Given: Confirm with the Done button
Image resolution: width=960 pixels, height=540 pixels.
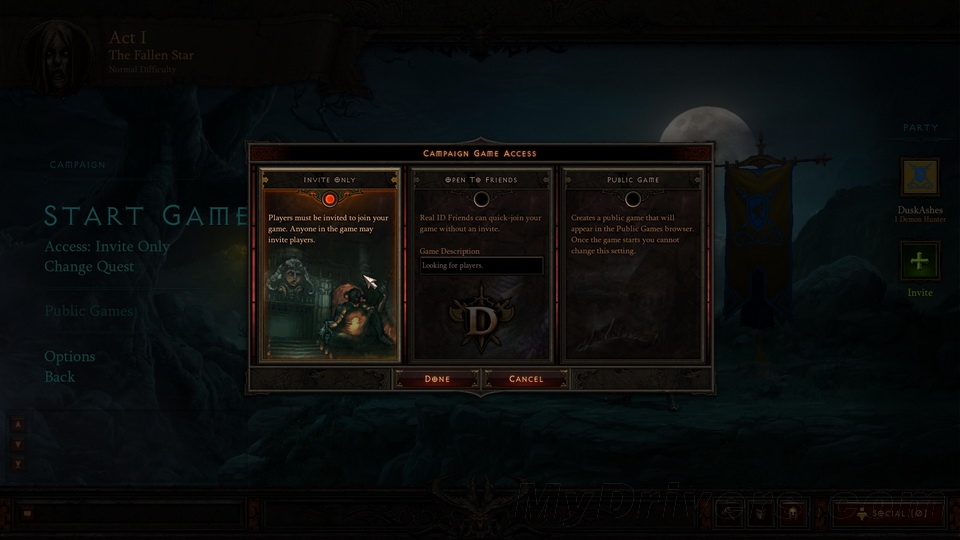Looking at the screenshot, I should click(437, 379).
